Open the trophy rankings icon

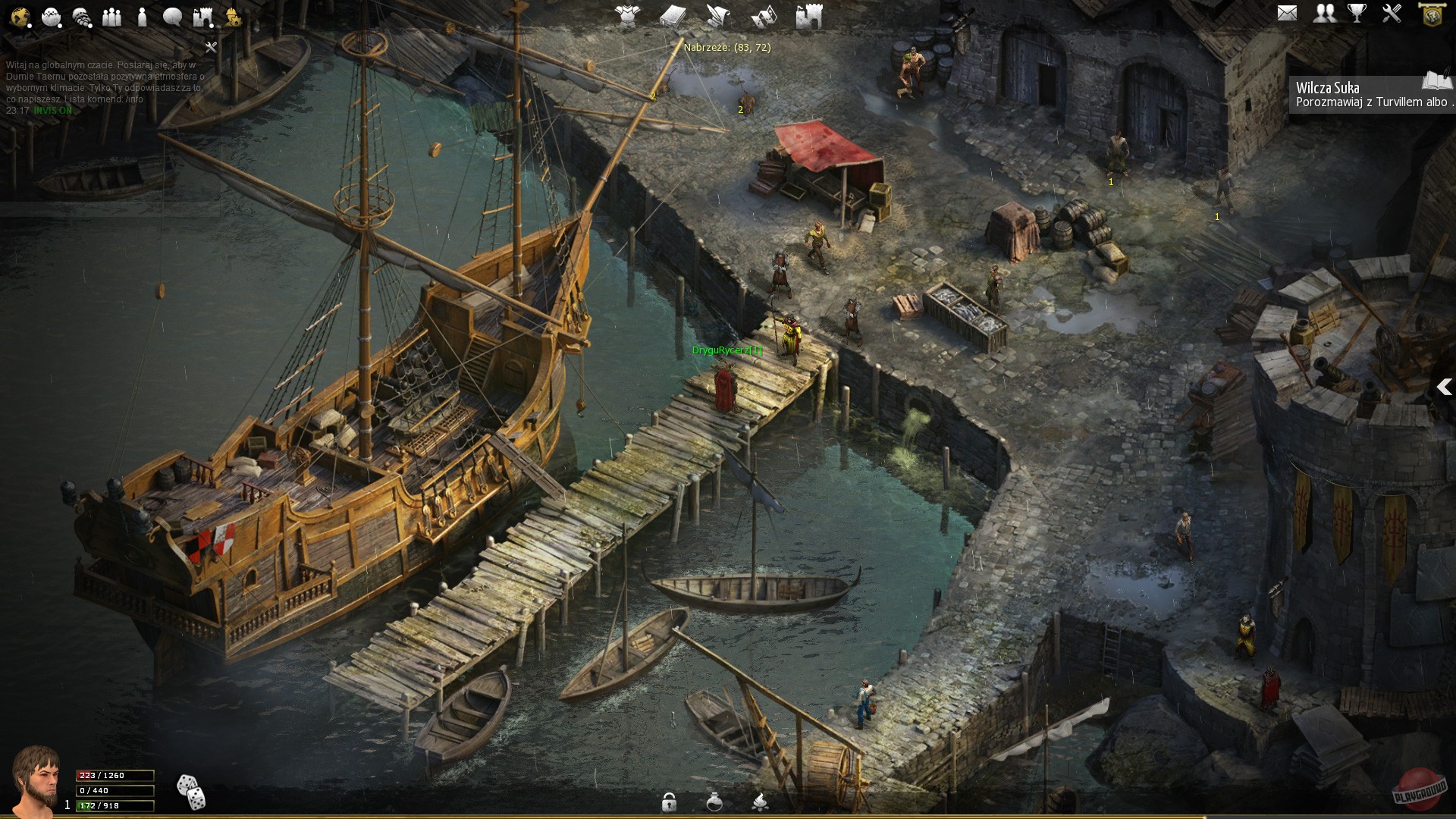click(1357, 13)
